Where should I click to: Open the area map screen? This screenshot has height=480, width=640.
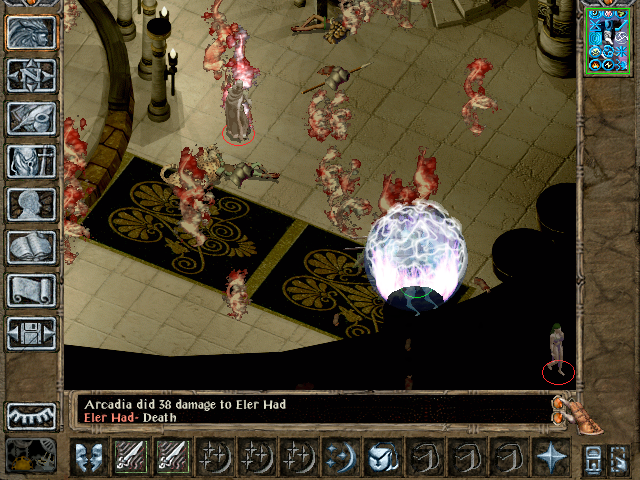pos(31,75)
